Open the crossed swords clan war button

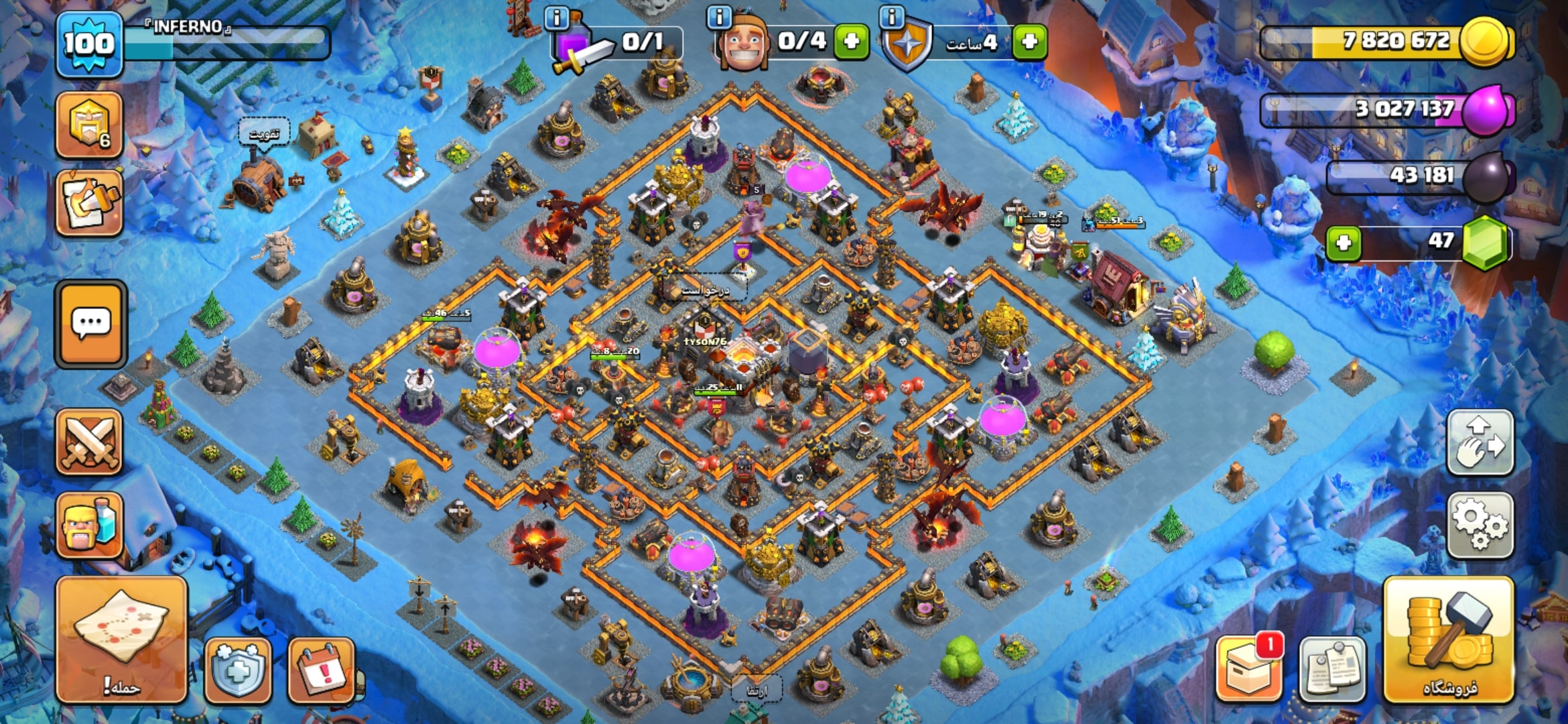pyautogui.click(x=89, y=442)
